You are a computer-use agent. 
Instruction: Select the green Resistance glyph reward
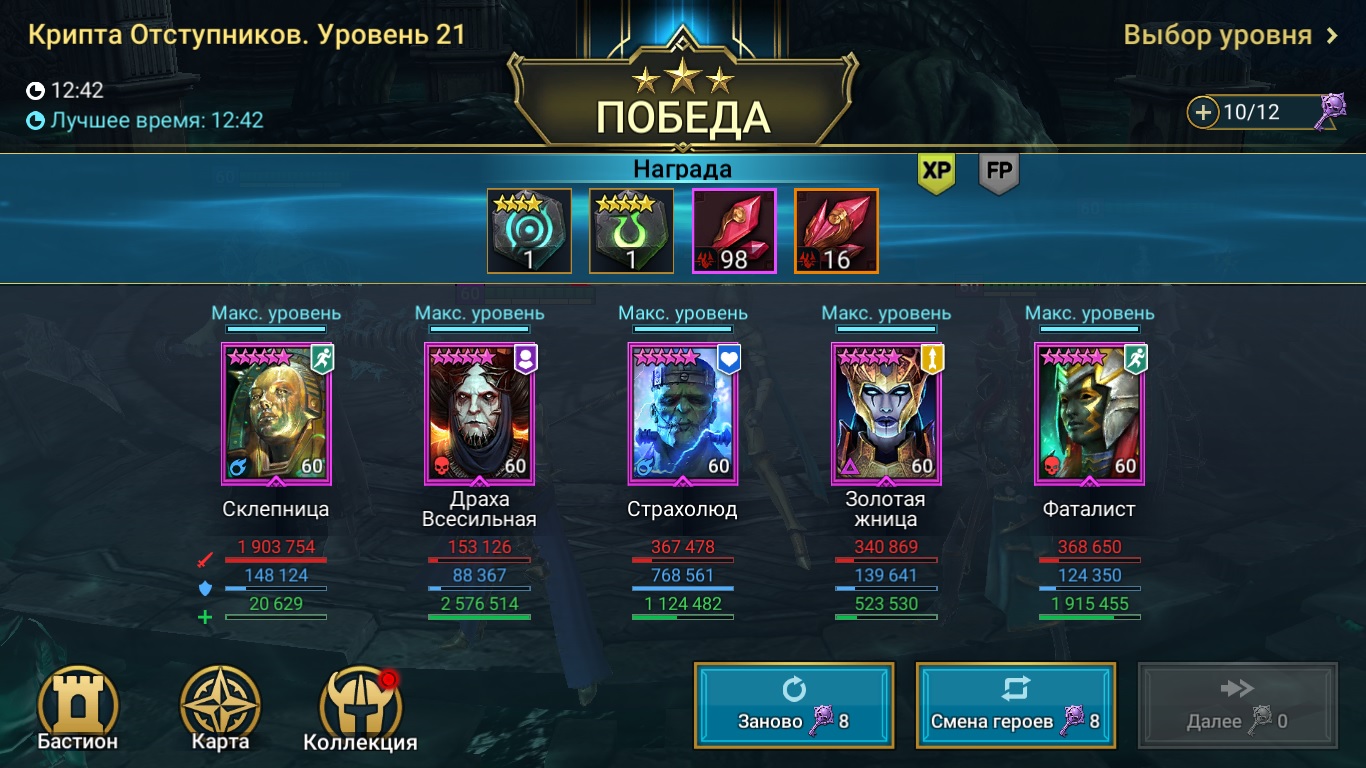coord(631,229)
